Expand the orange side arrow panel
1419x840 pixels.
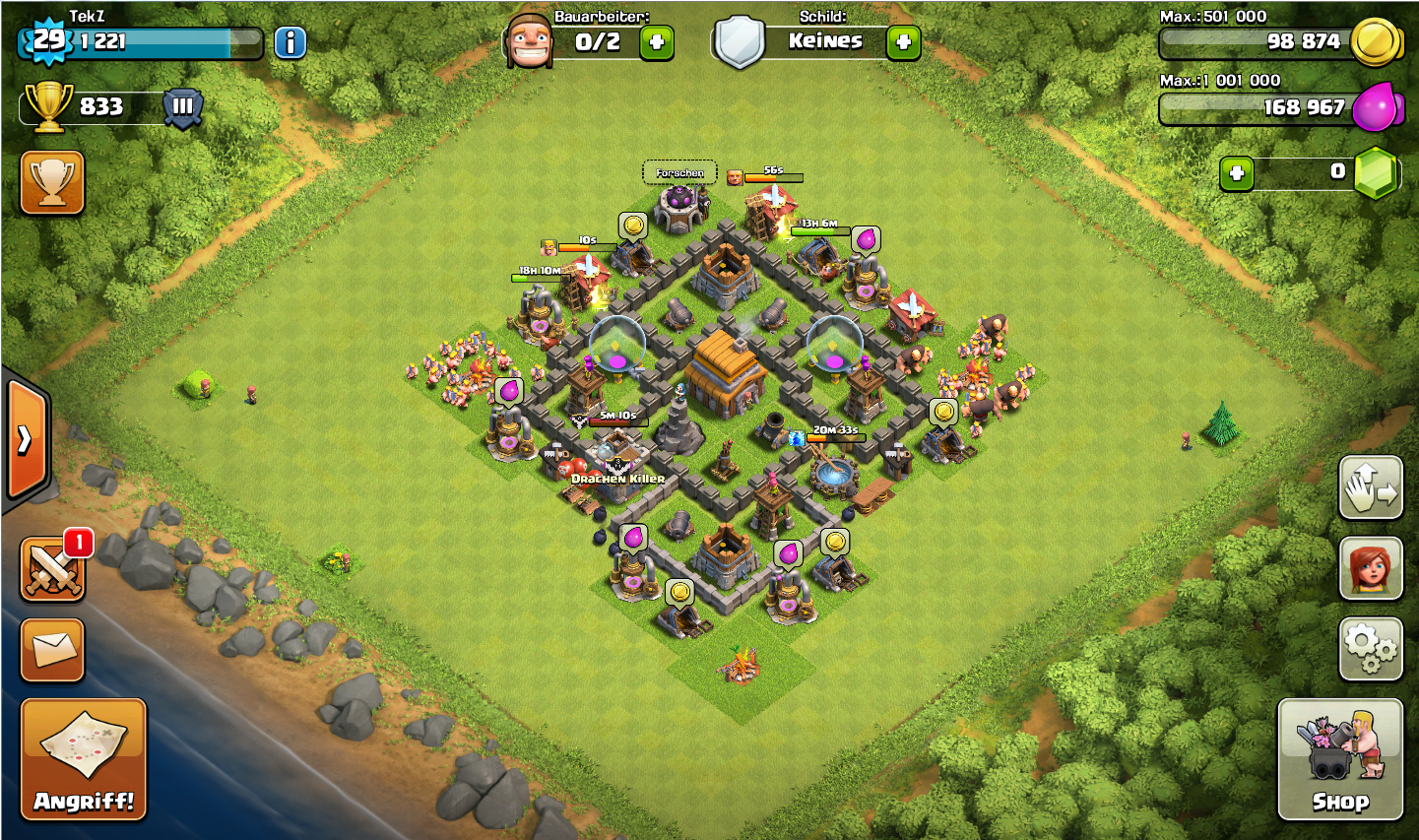point(26,440)
